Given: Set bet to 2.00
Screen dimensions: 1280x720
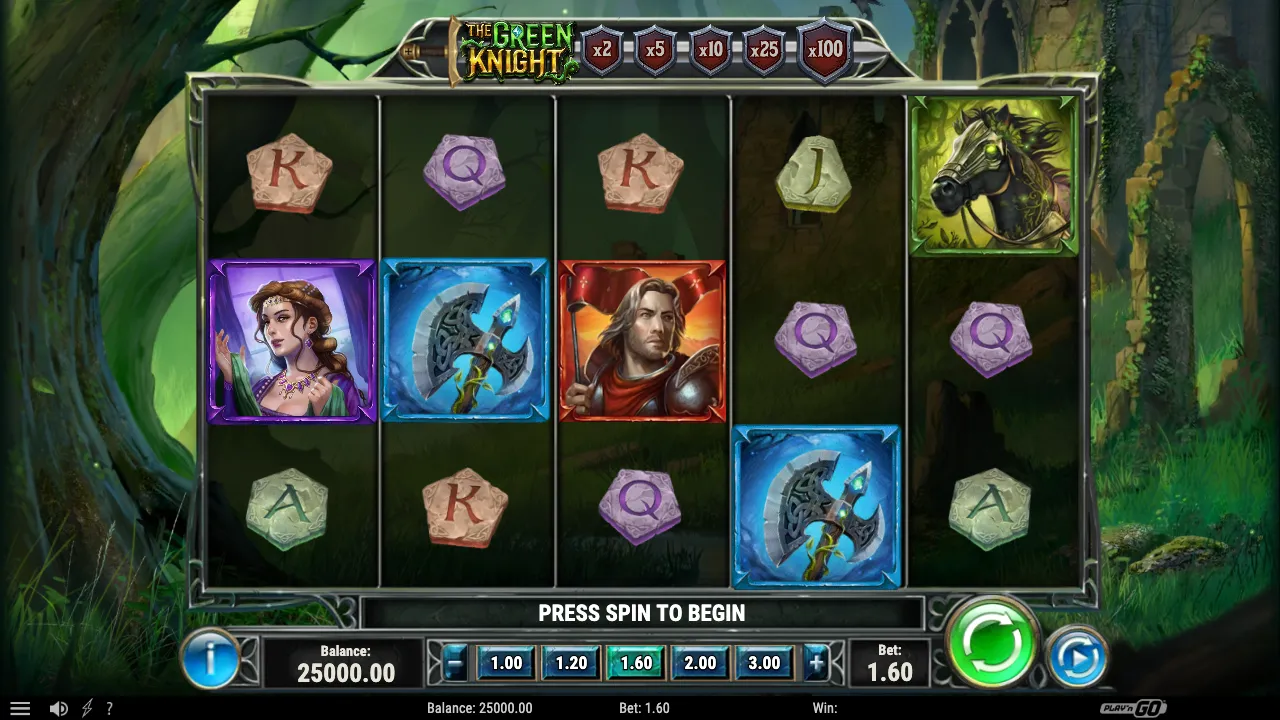Looking at the screenshot, I should [700, 662].
